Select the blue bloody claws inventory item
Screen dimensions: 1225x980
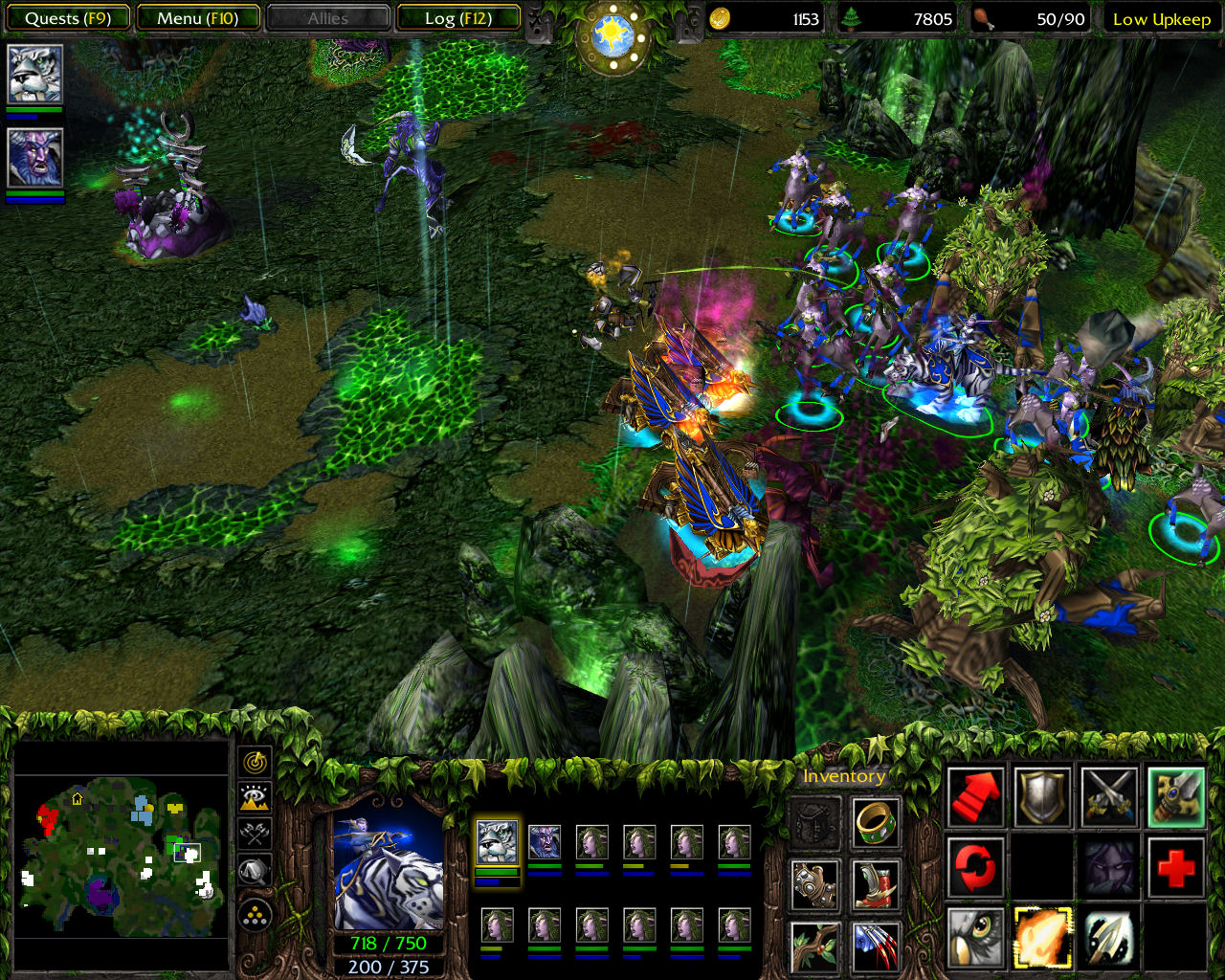pyautogui.click(x=875, y=944)
